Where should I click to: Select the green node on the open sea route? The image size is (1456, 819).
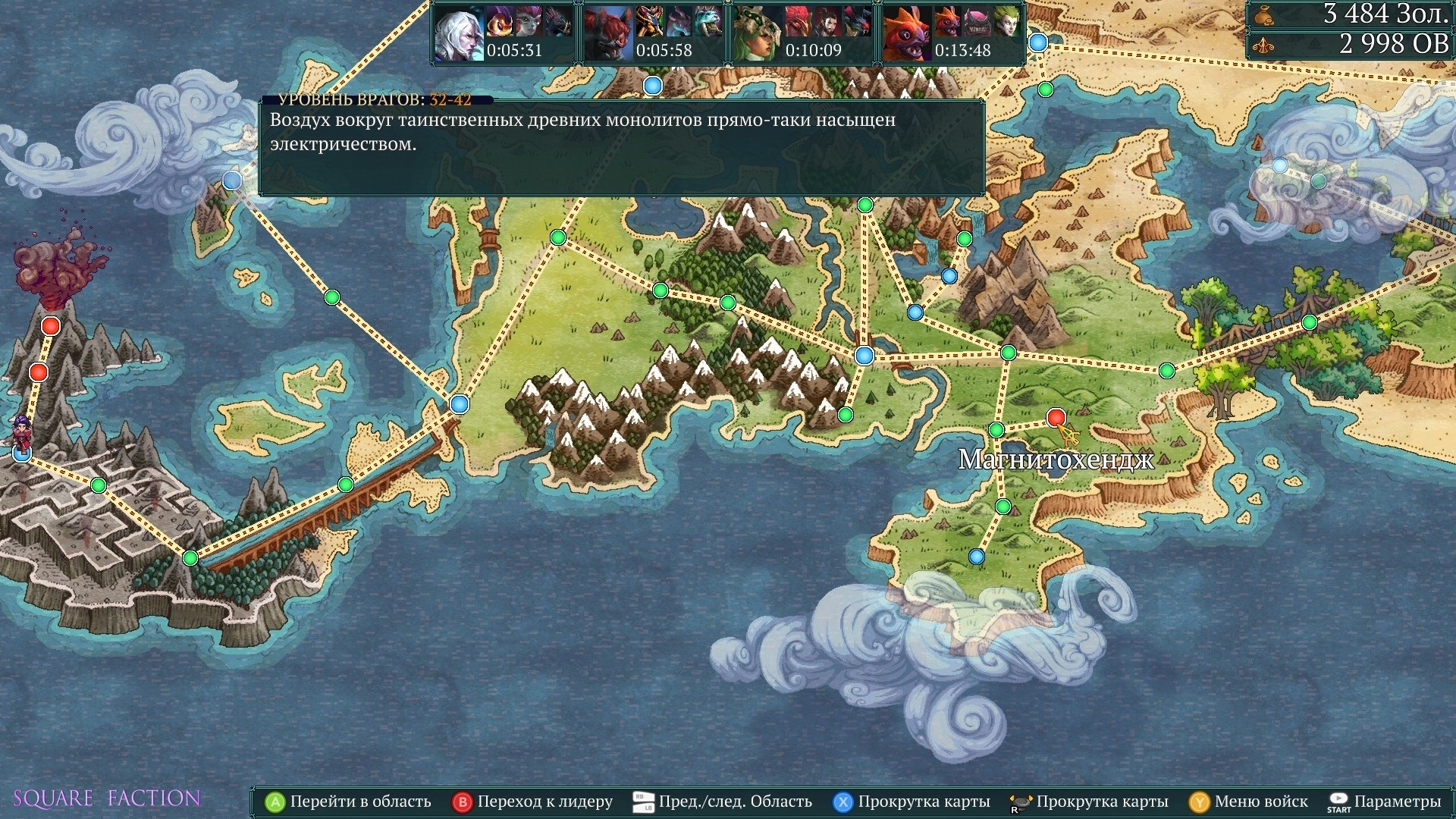click(x=331, y=297)
